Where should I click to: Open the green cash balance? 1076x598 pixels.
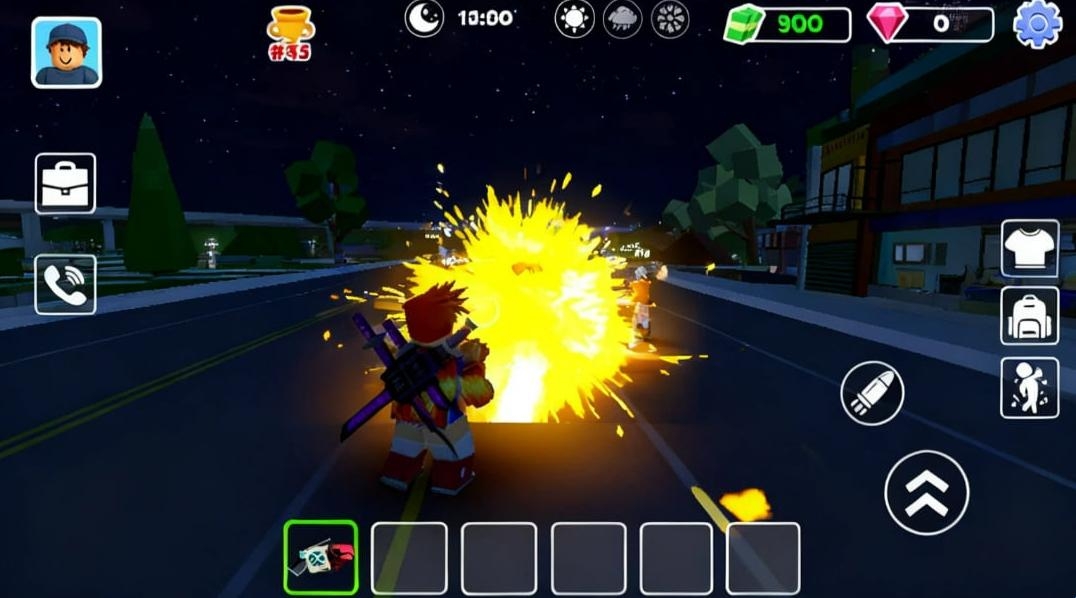(788, 24)
